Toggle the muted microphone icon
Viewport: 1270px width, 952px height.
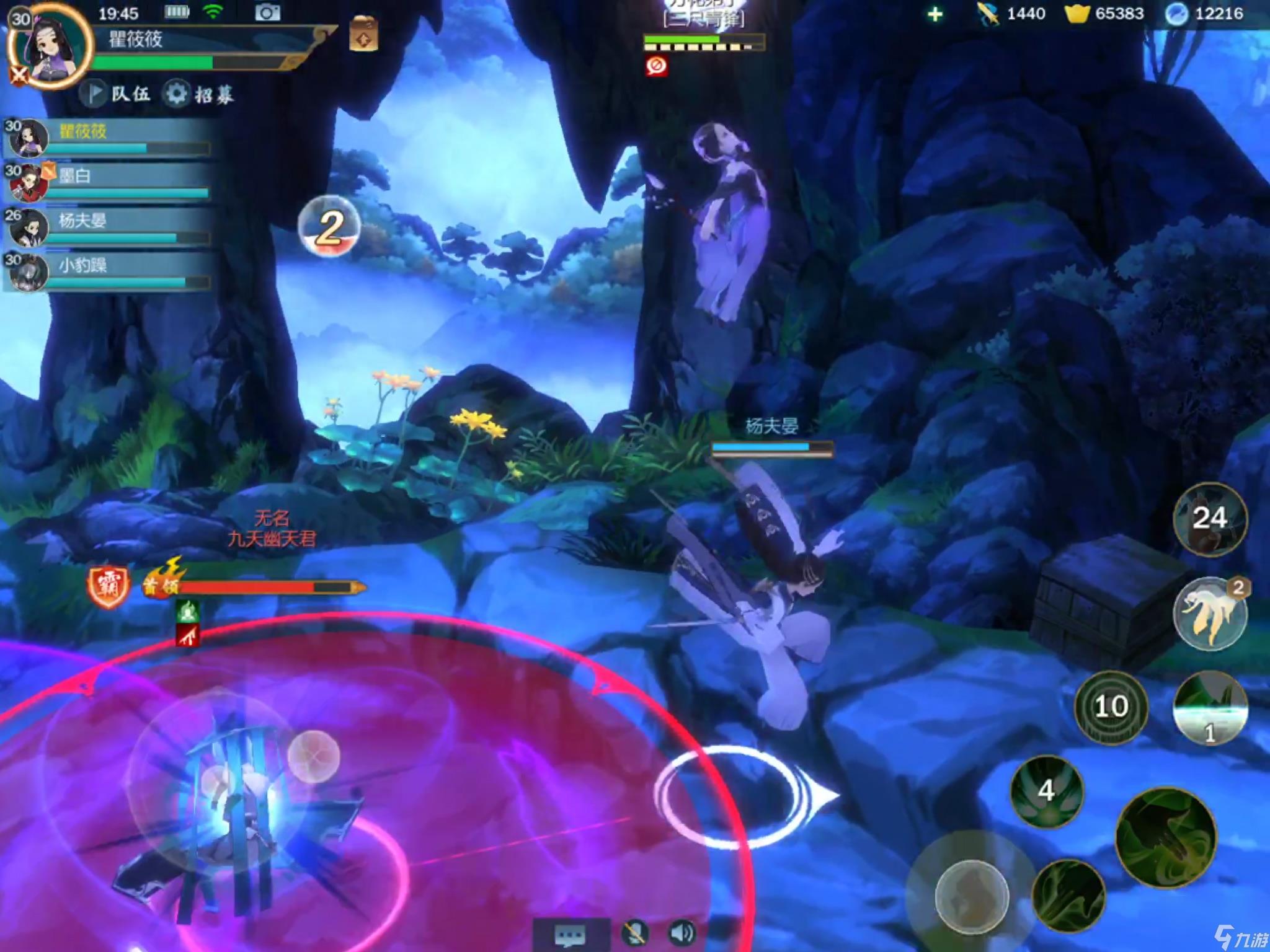point(635,933)
